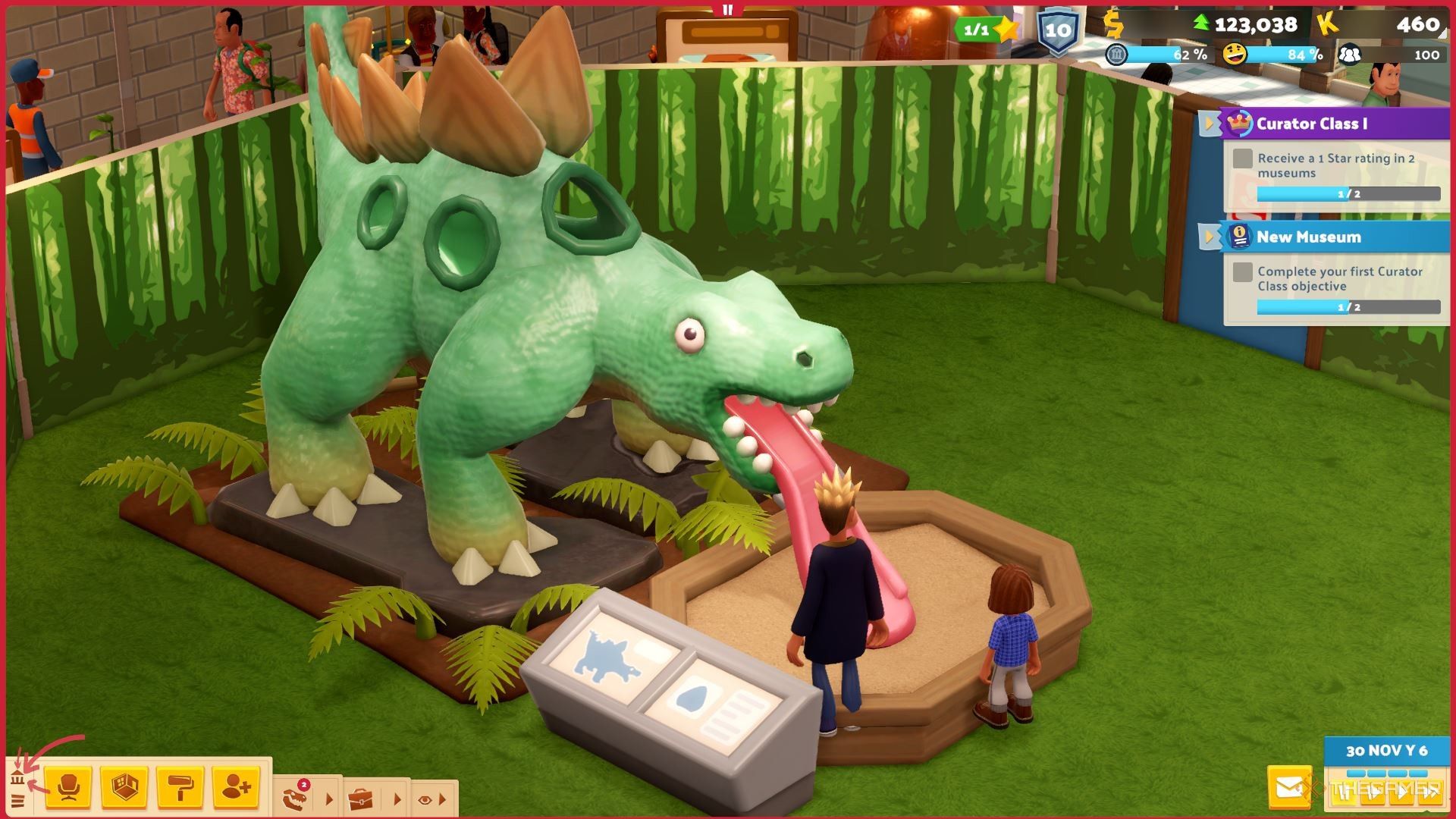1456x819 pixels.
Task: Expand the dinosaur exhibit submenu arrow
Action: (x=329, y=800)
